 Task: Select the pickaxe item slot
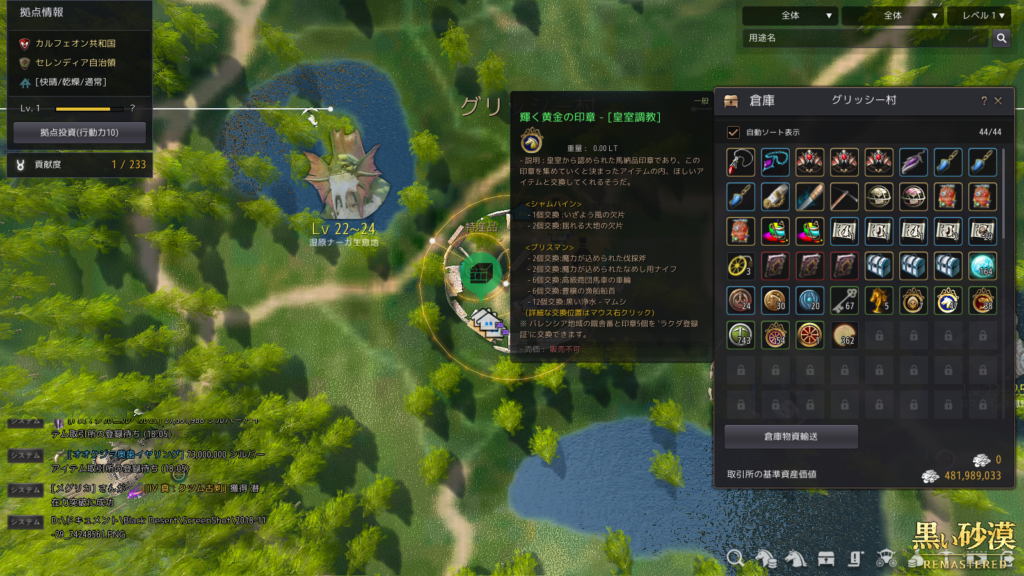point(844,195)
